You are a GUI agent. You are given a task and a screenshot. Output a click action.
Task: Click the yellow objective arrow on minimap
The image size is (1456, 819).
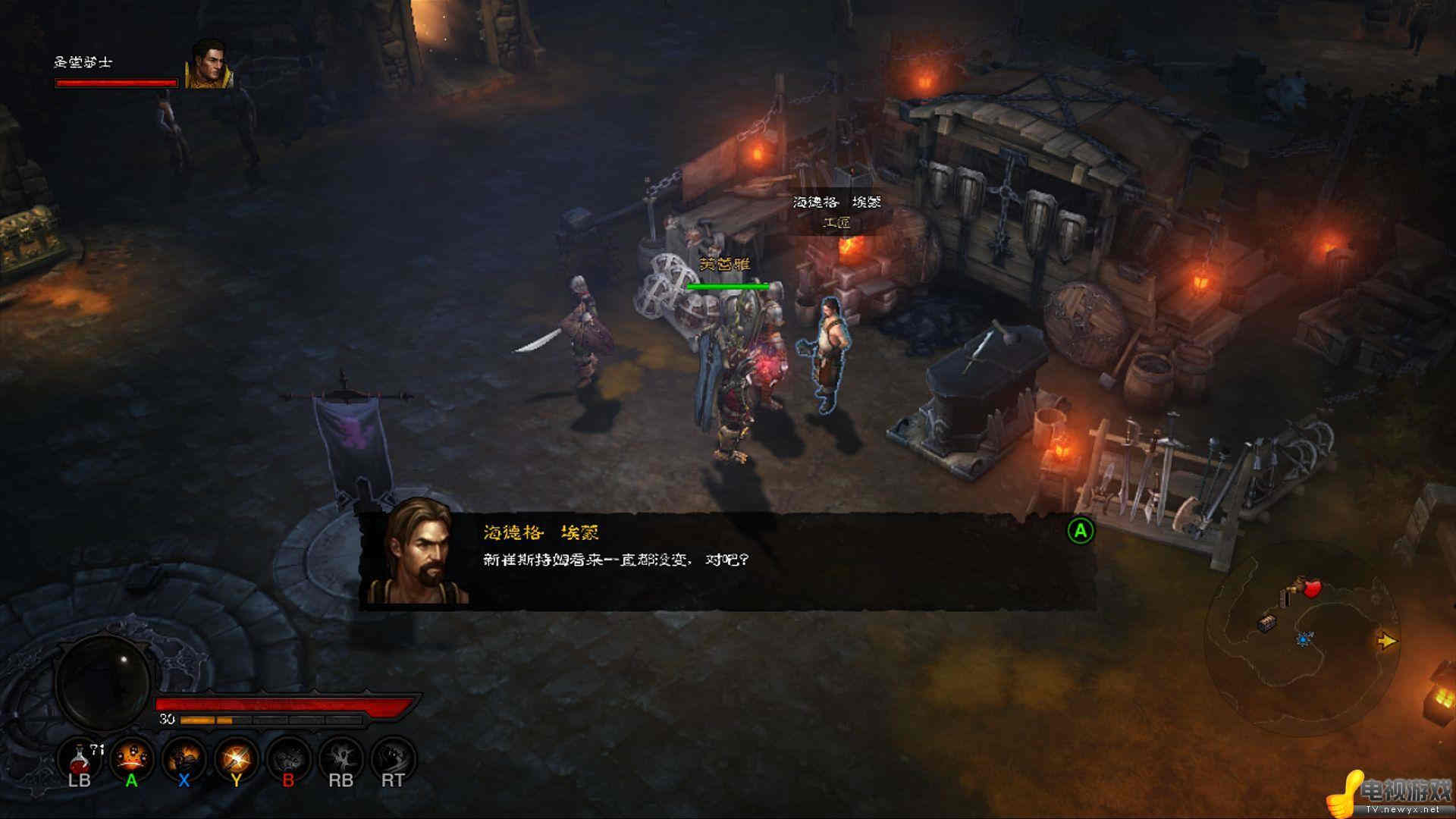coord(1387,641)
